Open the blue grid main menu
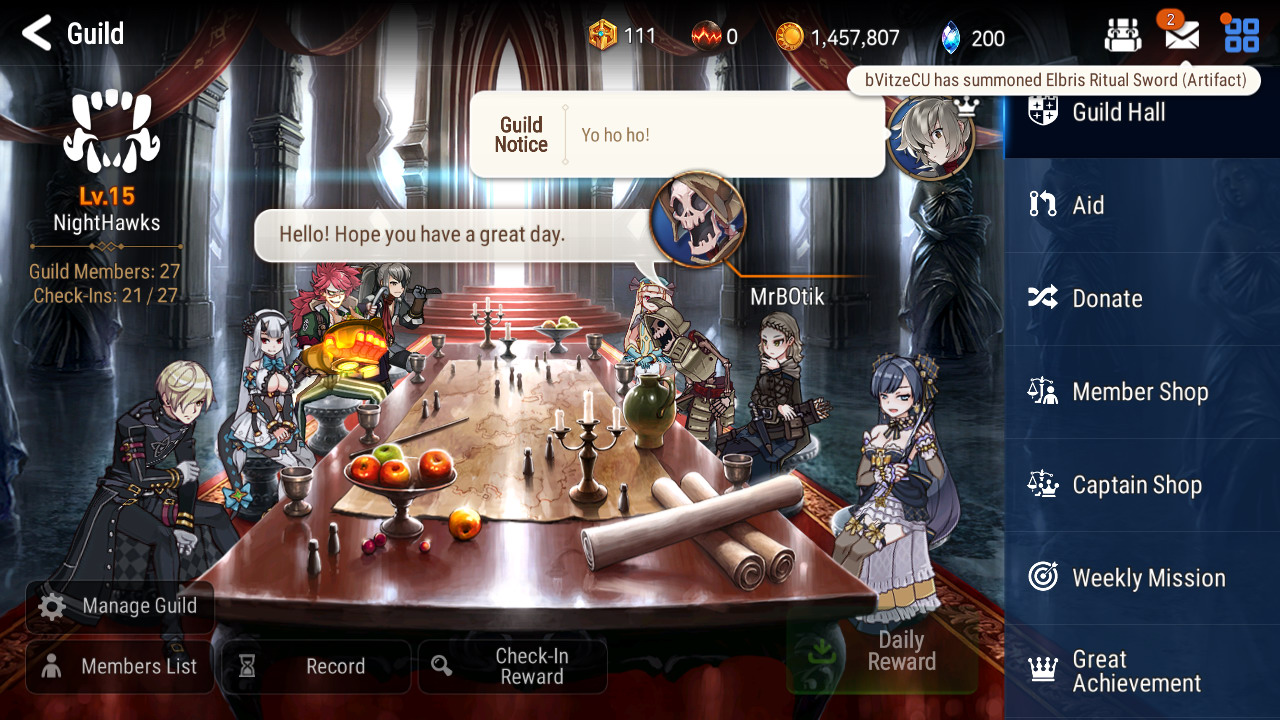 (x=1242, y=36)
